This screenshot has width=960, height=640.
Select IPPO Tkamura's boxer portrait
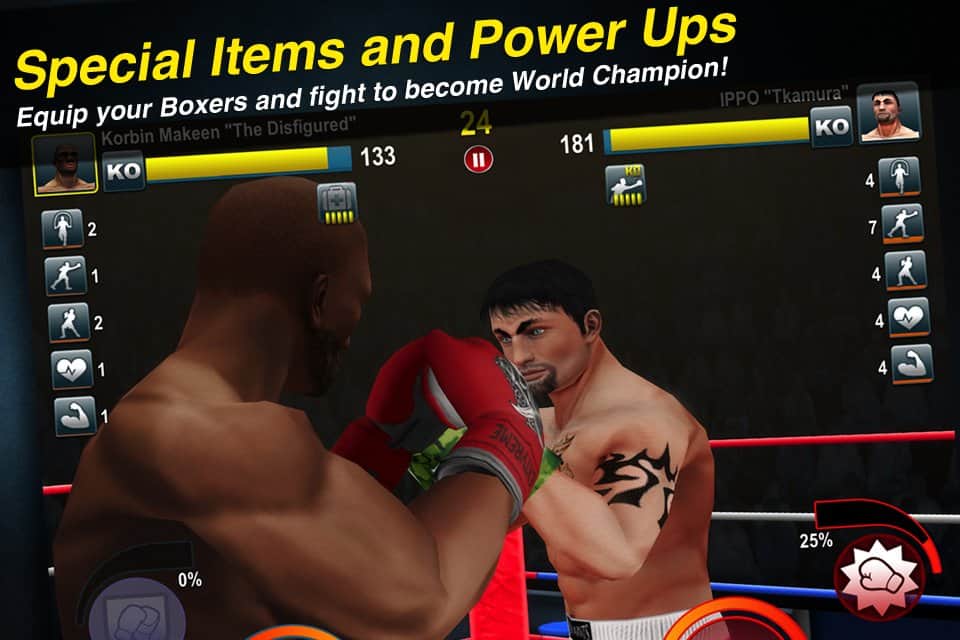[x=887, y=115]
